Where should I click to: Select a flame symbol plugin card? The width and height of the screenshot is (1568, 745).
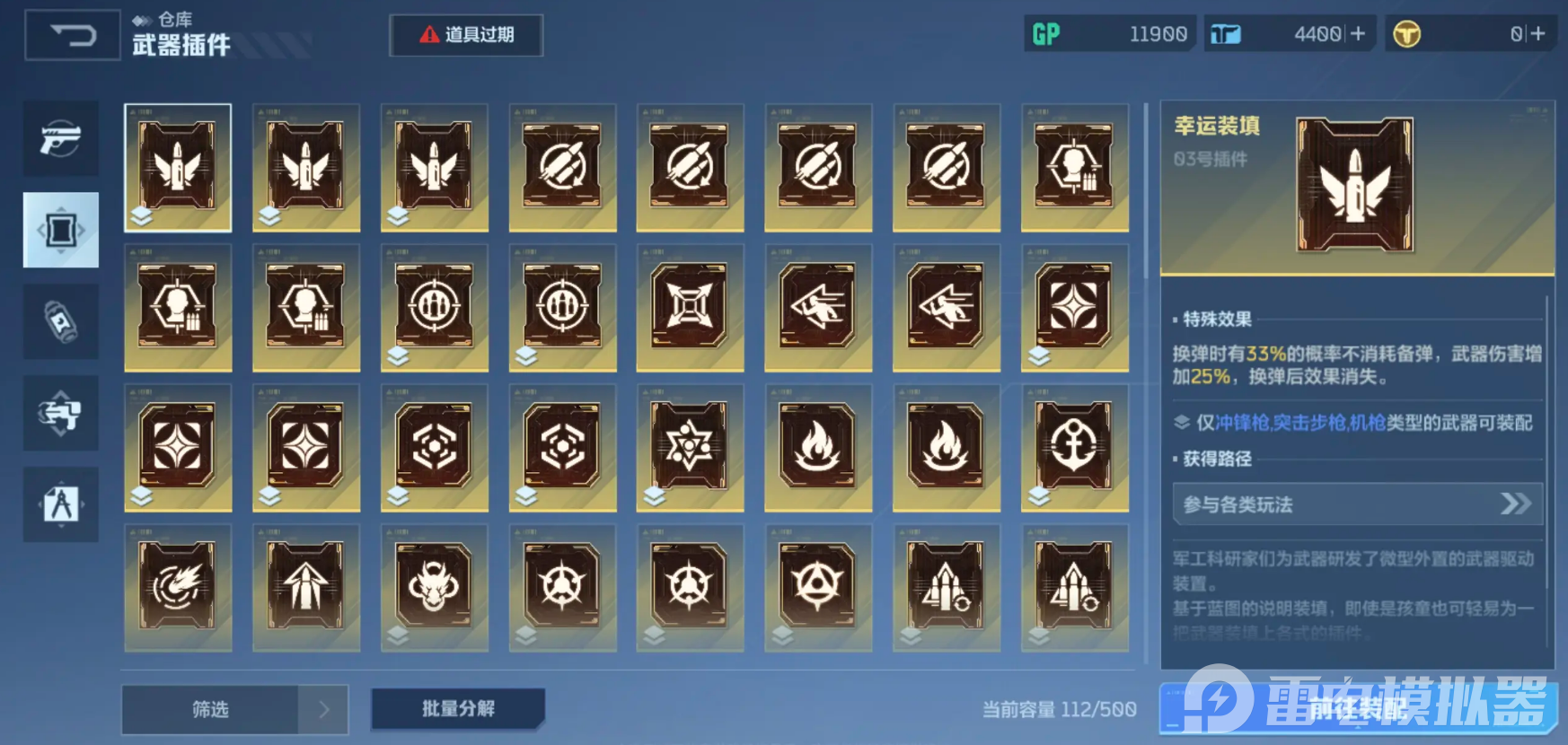click(818, 447)
